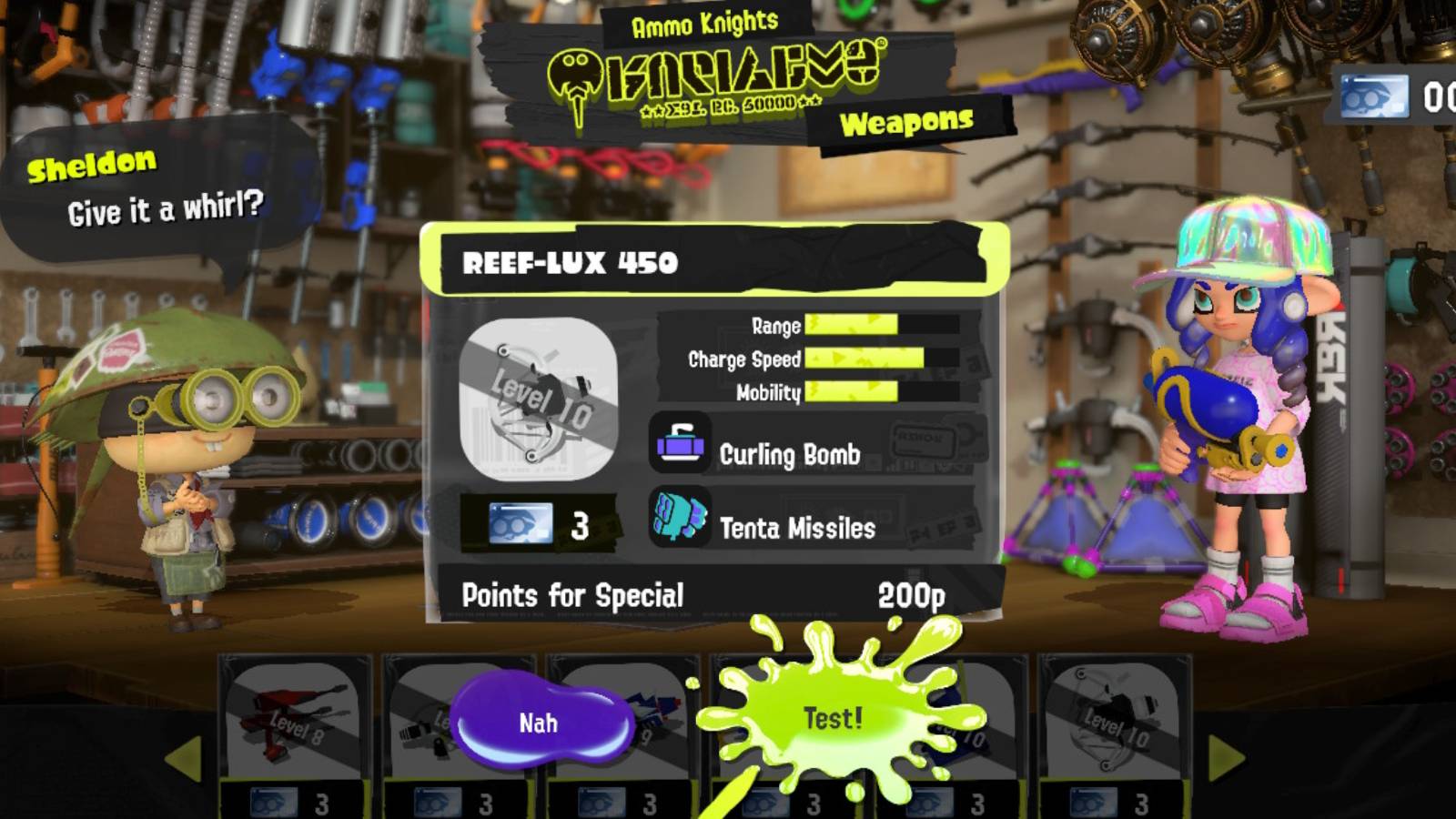Open the Level 8 weapon in the carousel
The image size is (1456, 819).
point(291,719)
